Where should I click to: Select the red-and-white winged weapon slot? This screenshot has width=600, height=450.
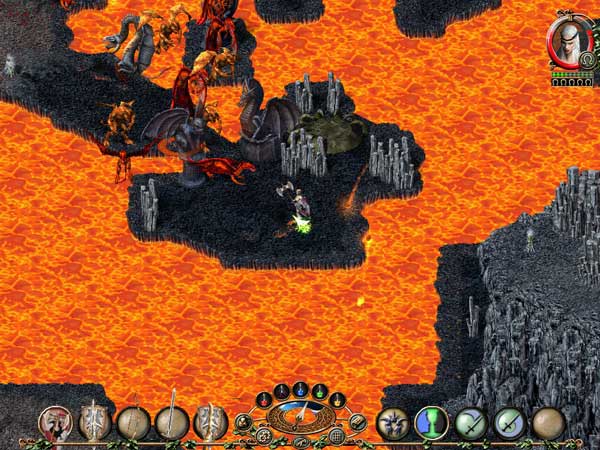[x=56, y=423]
